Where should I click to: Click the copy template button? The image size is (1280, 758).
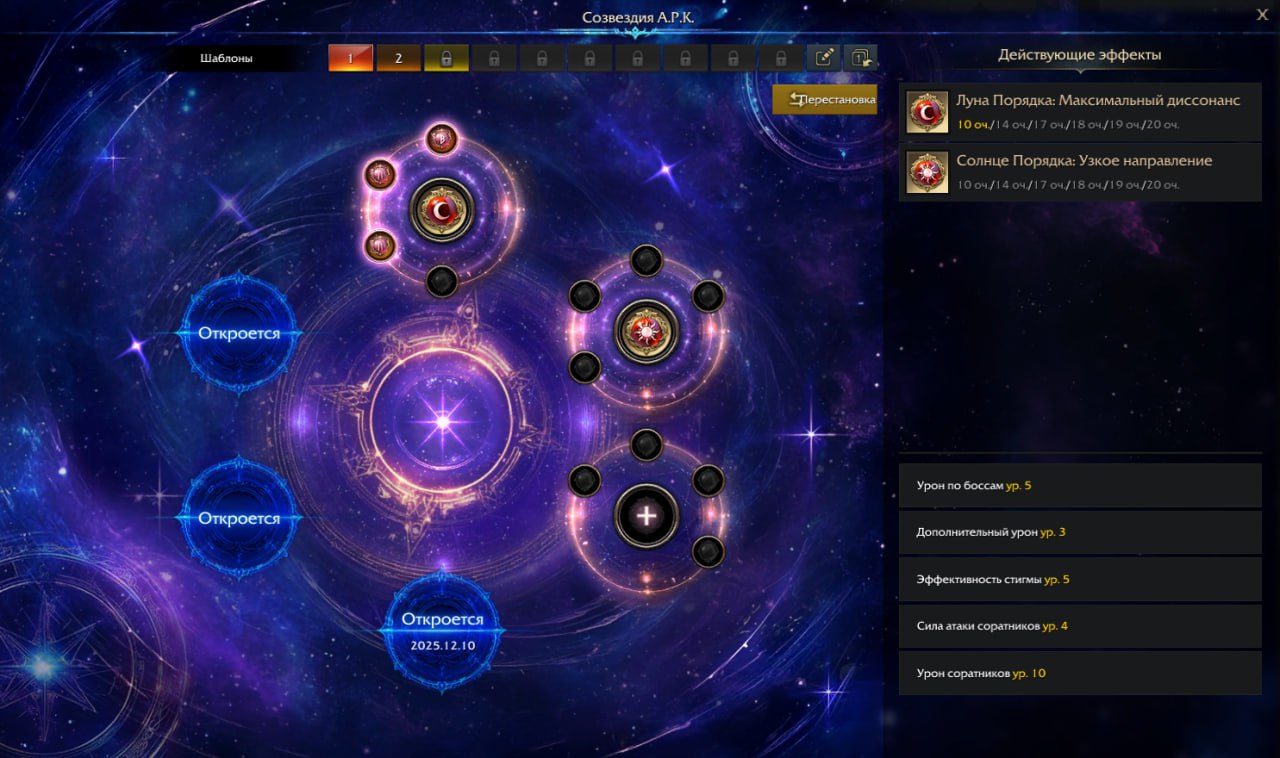tap(860, 58)
